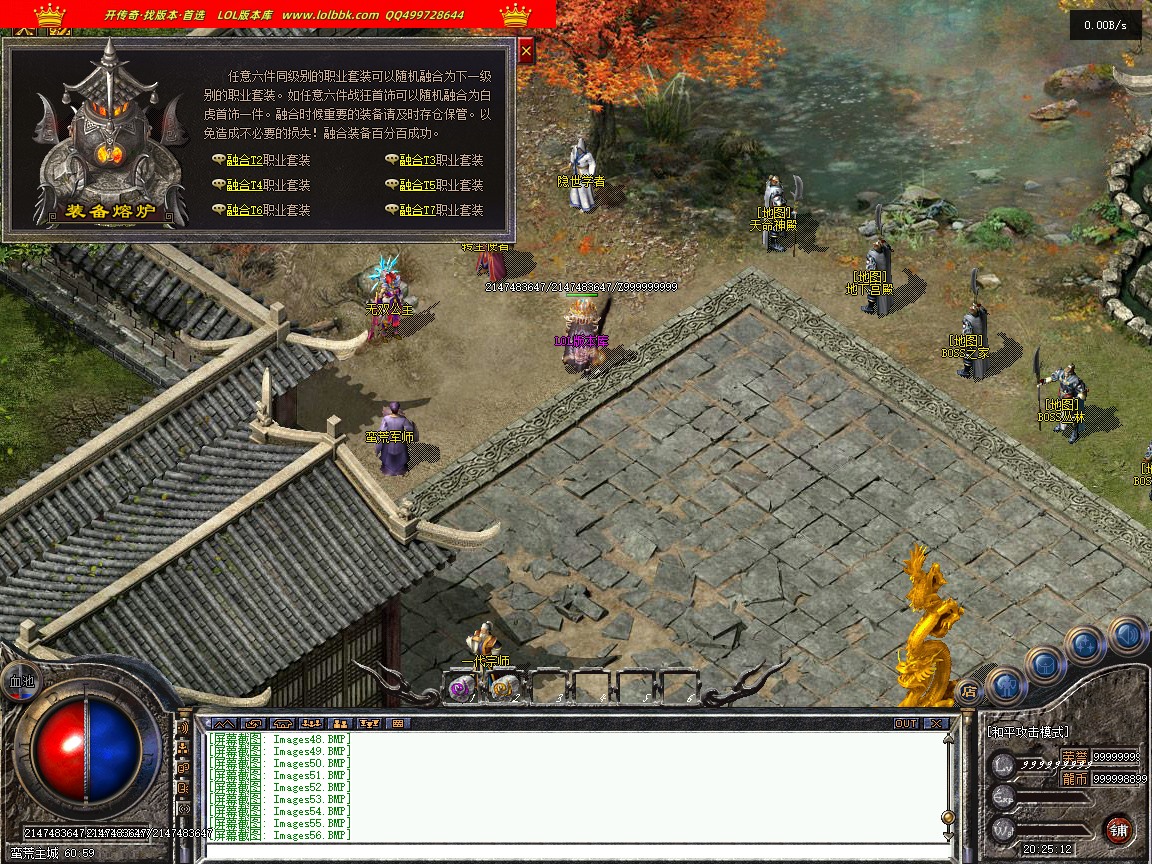Image resolution: width=1152 pixels, height=864 pixels.
Task: Toggle the 和平攻击模式 attack mode label
Action: point(1028,732)
